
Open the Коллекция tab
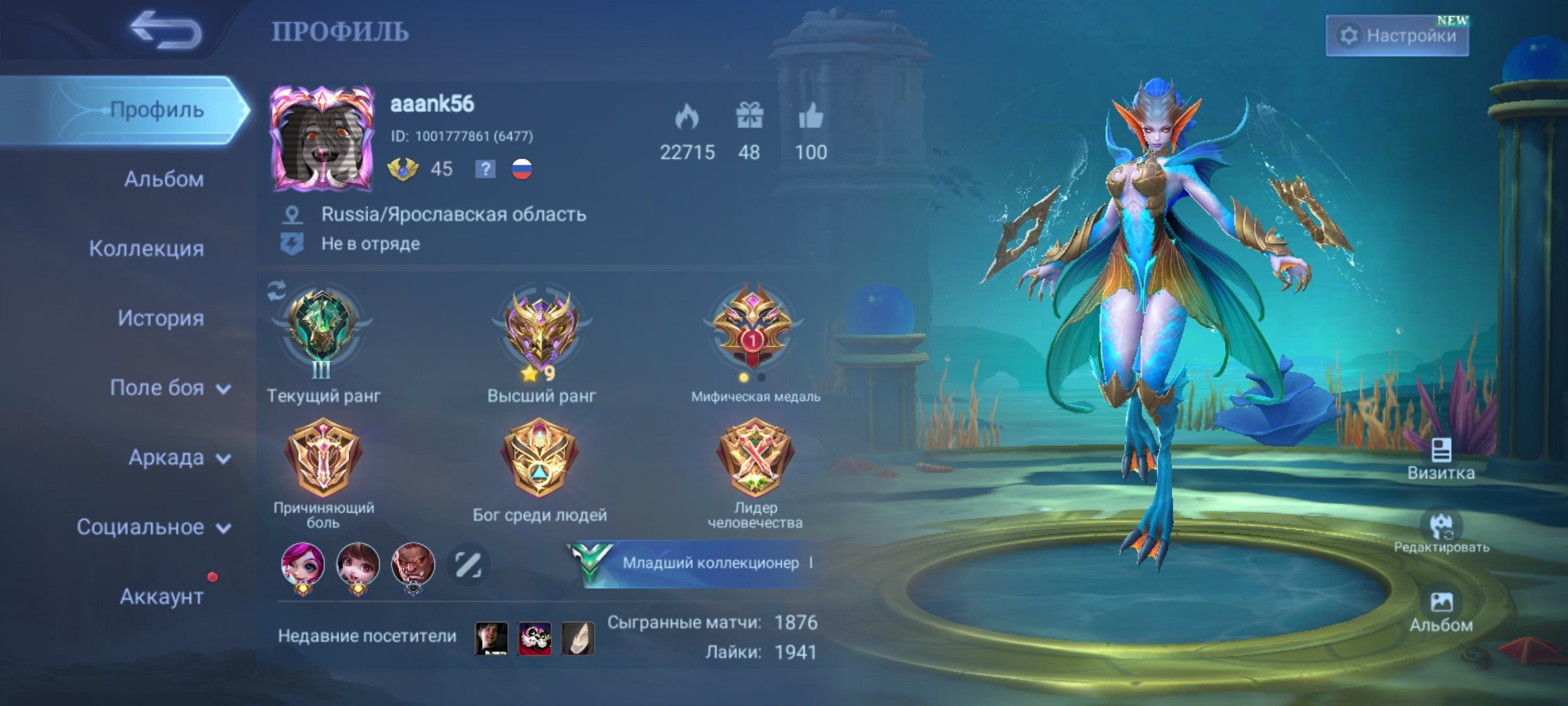[146, 248]
